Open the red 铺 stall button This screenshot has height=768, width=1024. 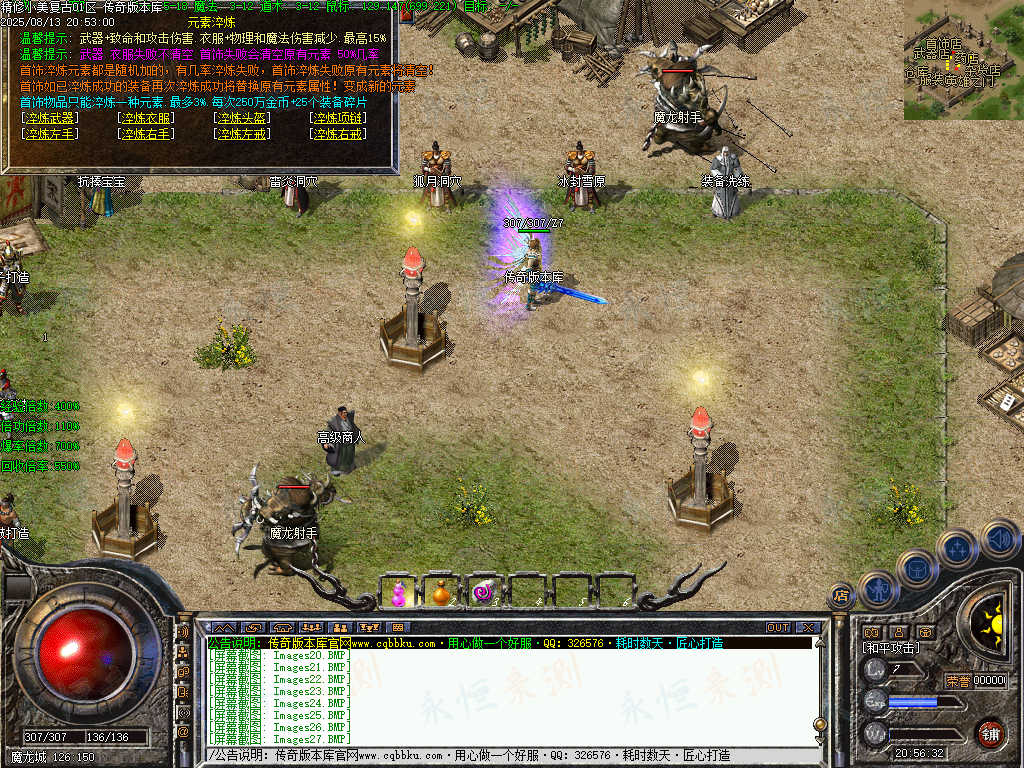pyautogui.click(x=990, y=733)
